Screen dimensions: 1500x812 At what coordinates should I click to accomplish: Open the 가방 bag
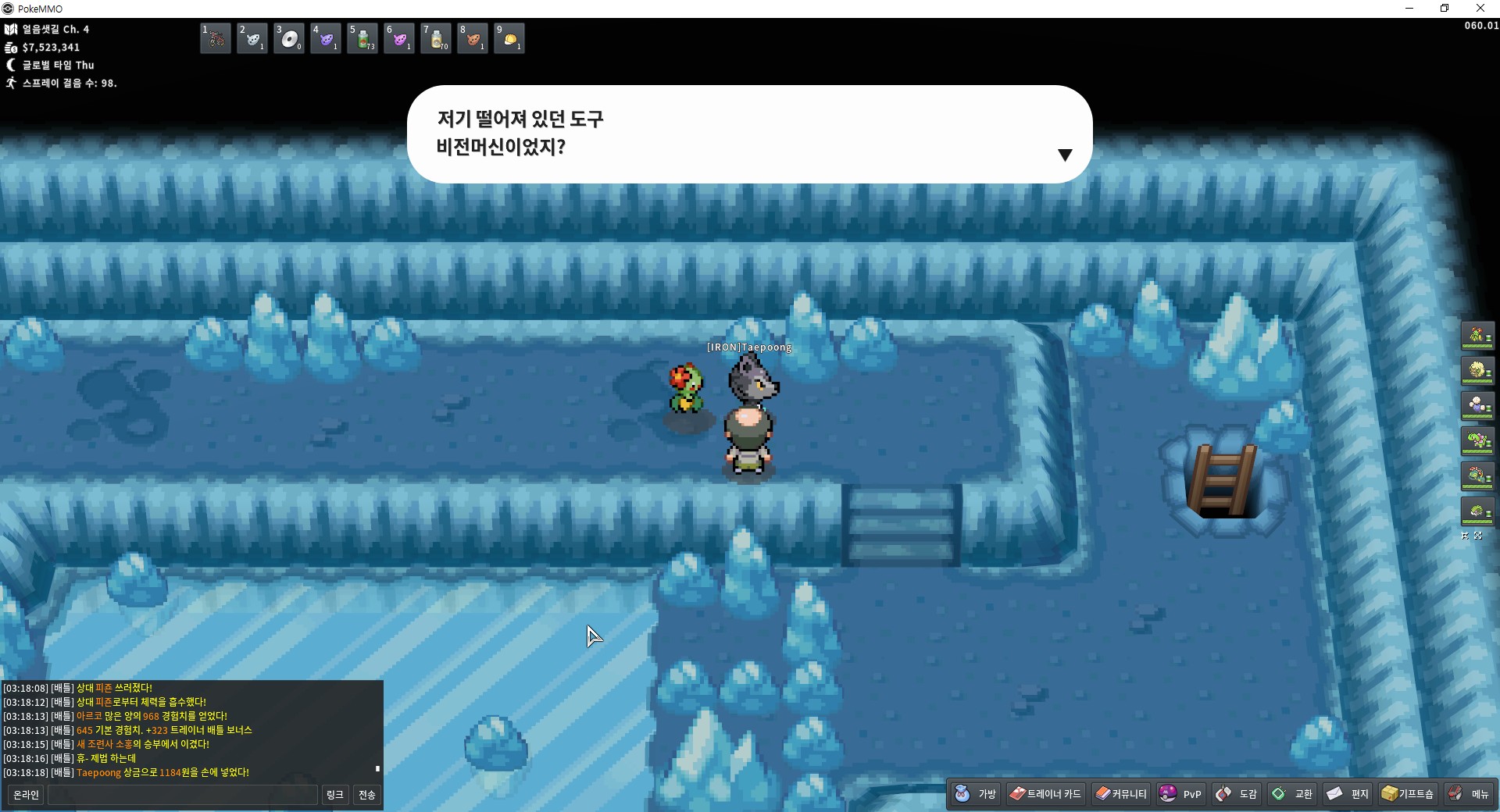click(x=976, y=794)
